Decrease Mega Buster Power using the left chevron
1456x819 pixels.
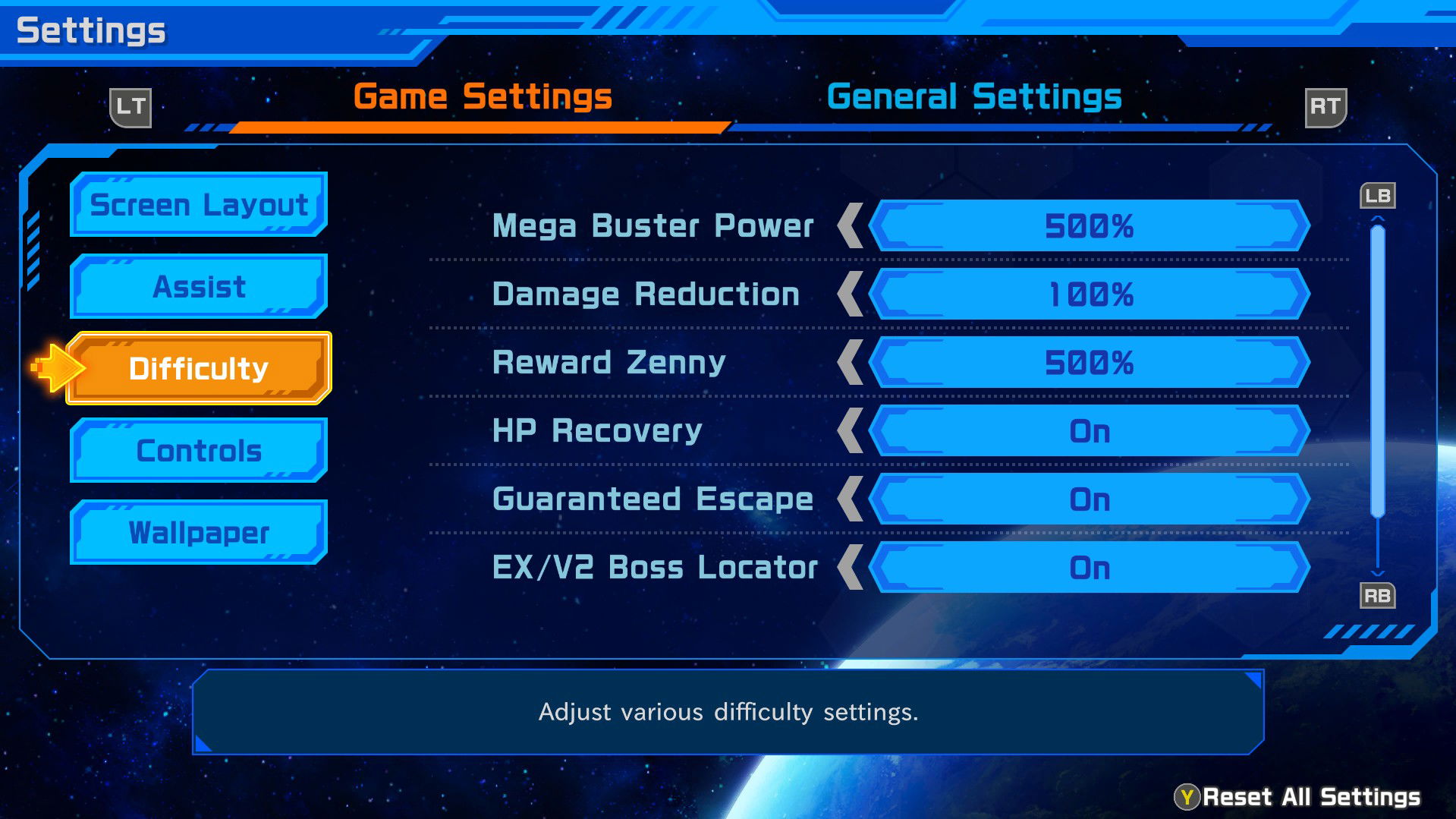(851, 225)
